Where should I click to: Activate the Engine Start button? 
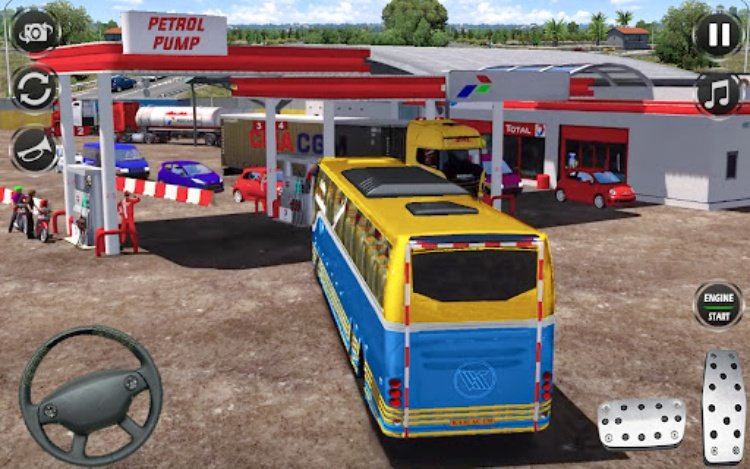pos(718,305)
